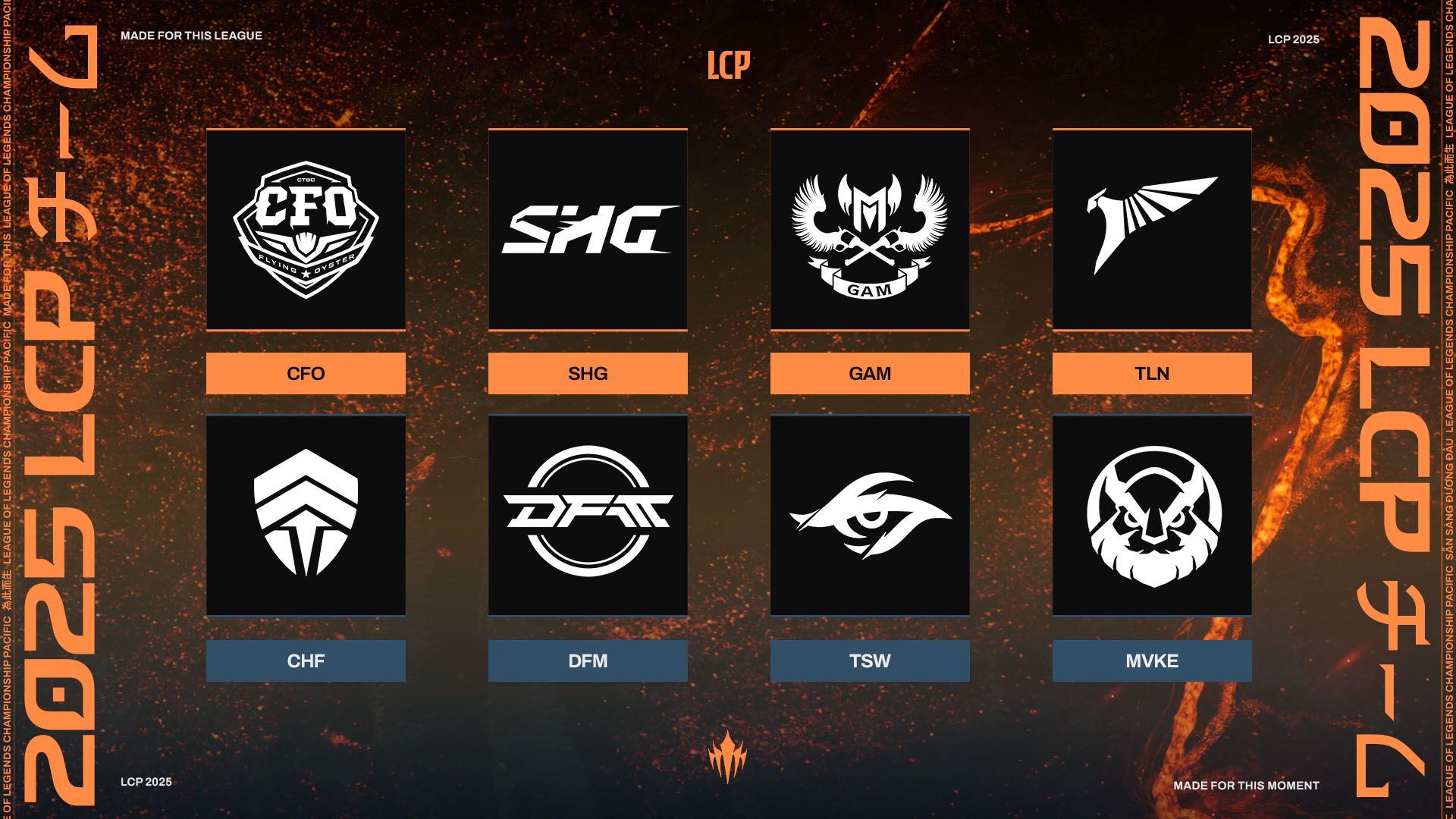This screenshot has width=1456, height=819.
Task: Select the DFM circular logo tile
Action: pos(588,516)
